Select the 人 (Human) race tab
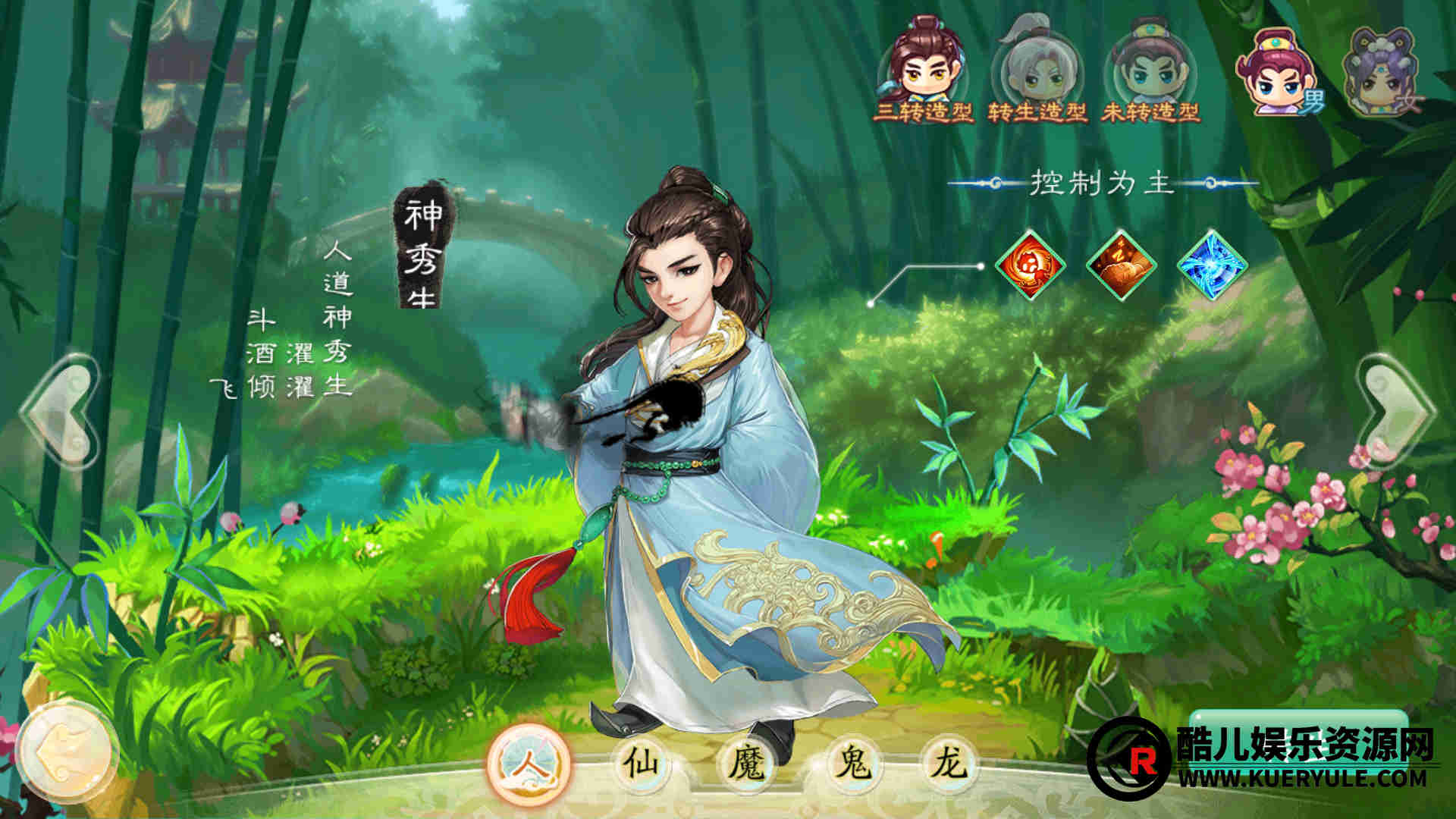The height and width of the screenshot is (819, 1456). [x=529, y=764]
